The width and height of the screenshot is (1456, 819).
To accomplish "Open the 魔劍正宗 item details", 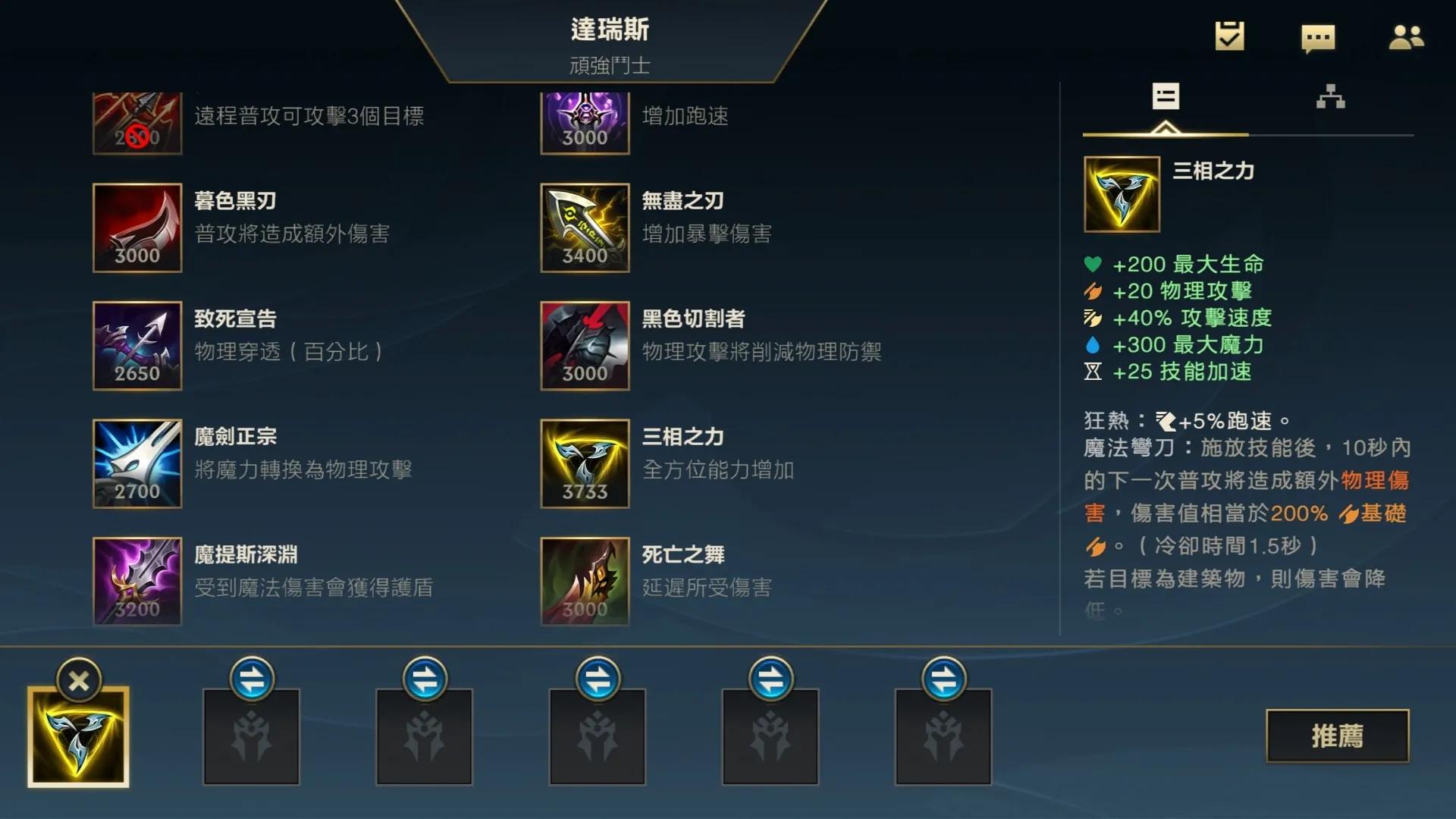I will 137,463.
